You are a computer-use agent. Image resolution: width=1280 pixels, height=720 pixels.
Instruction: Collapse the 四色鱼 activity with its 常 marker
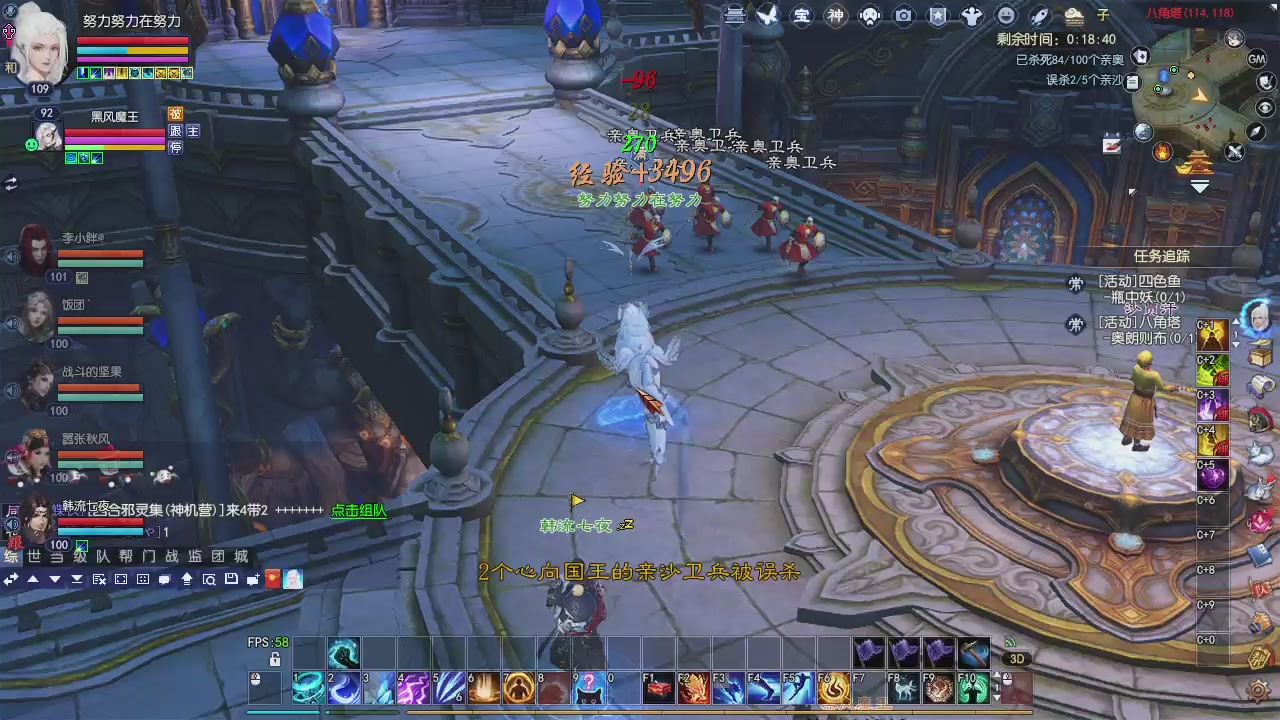click(x=1075, y=282)
